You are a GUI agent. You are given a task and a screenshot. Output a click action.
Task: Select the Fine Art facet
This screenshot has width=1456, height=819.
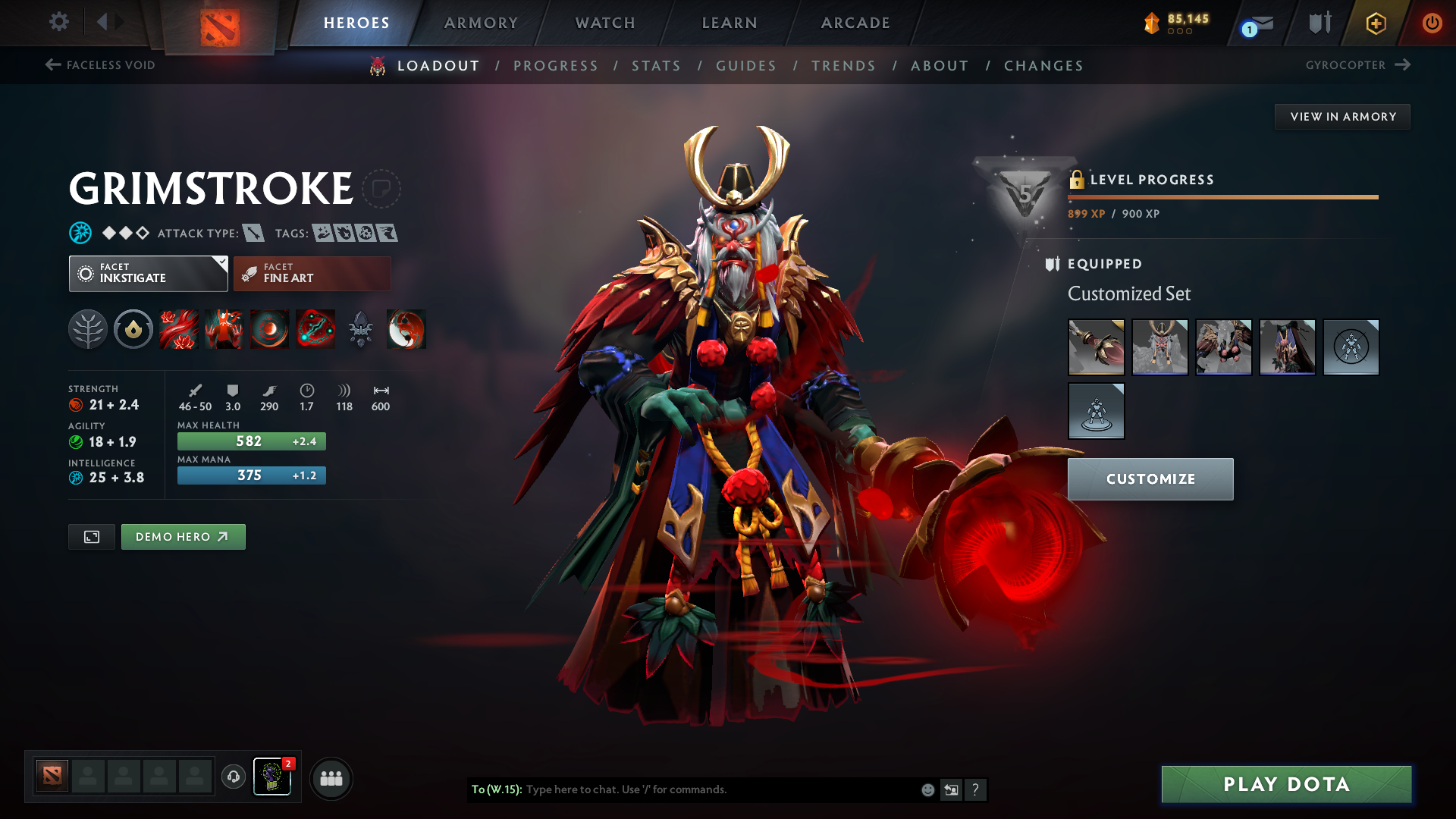coord(311,273)
